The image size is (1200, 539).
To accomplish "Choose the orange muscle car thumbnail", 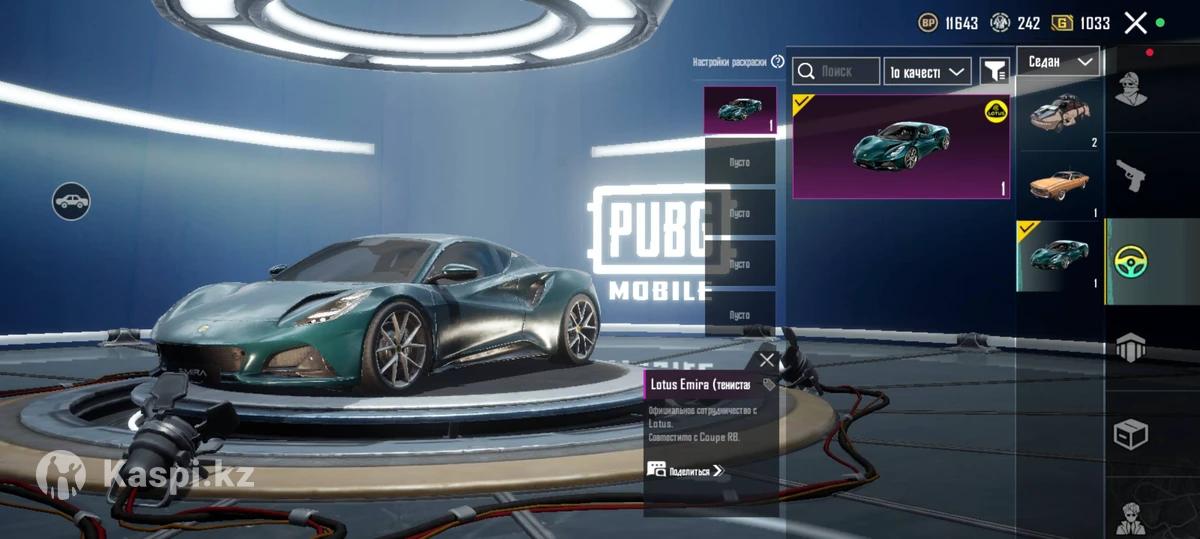I will tap(1060, 185).
